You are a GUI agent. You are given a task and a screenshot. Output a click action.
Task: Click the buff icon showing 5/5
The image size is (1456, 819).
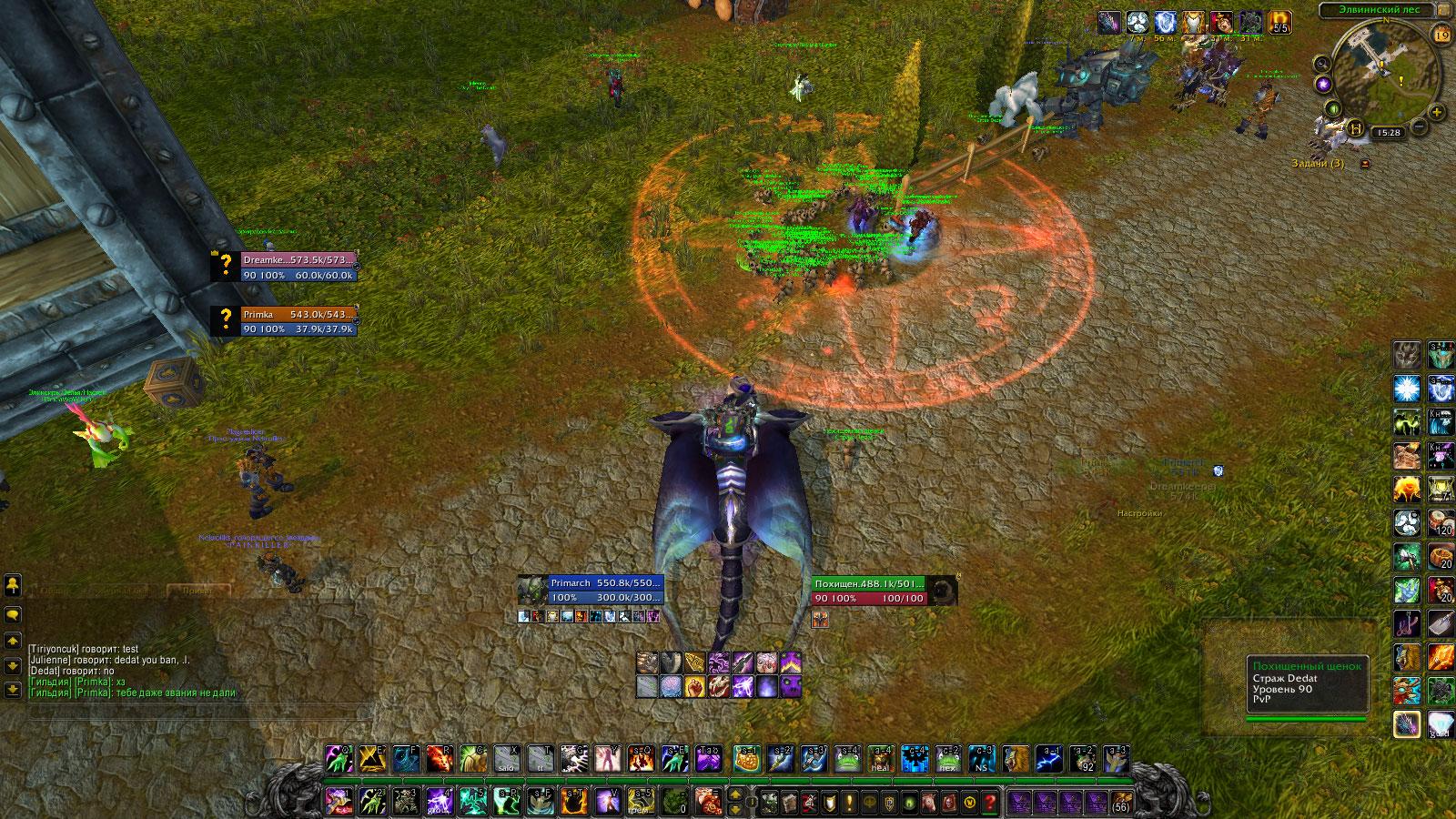pyautogui.click(x=1279, y=23)
